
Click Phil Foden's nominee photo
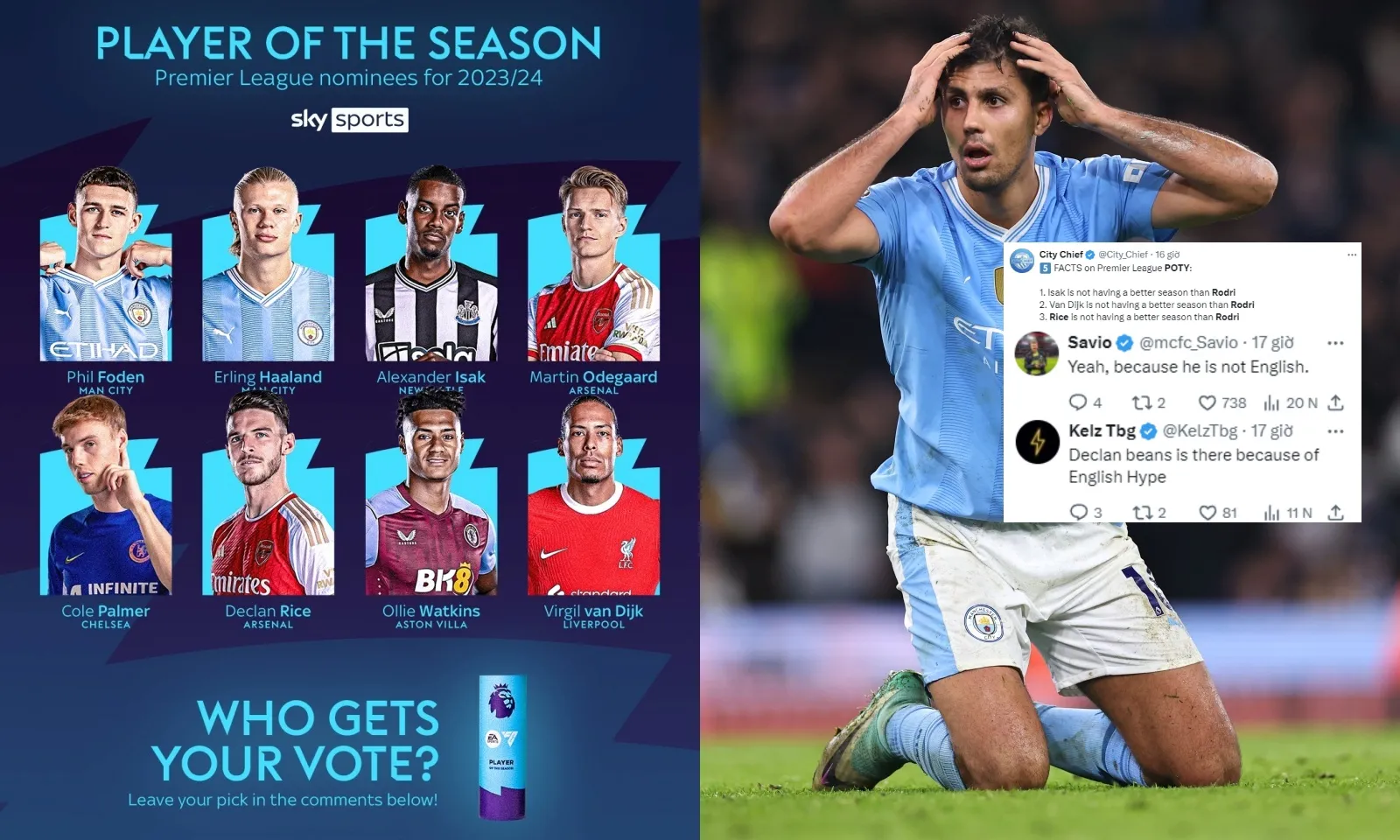point(105,262)
